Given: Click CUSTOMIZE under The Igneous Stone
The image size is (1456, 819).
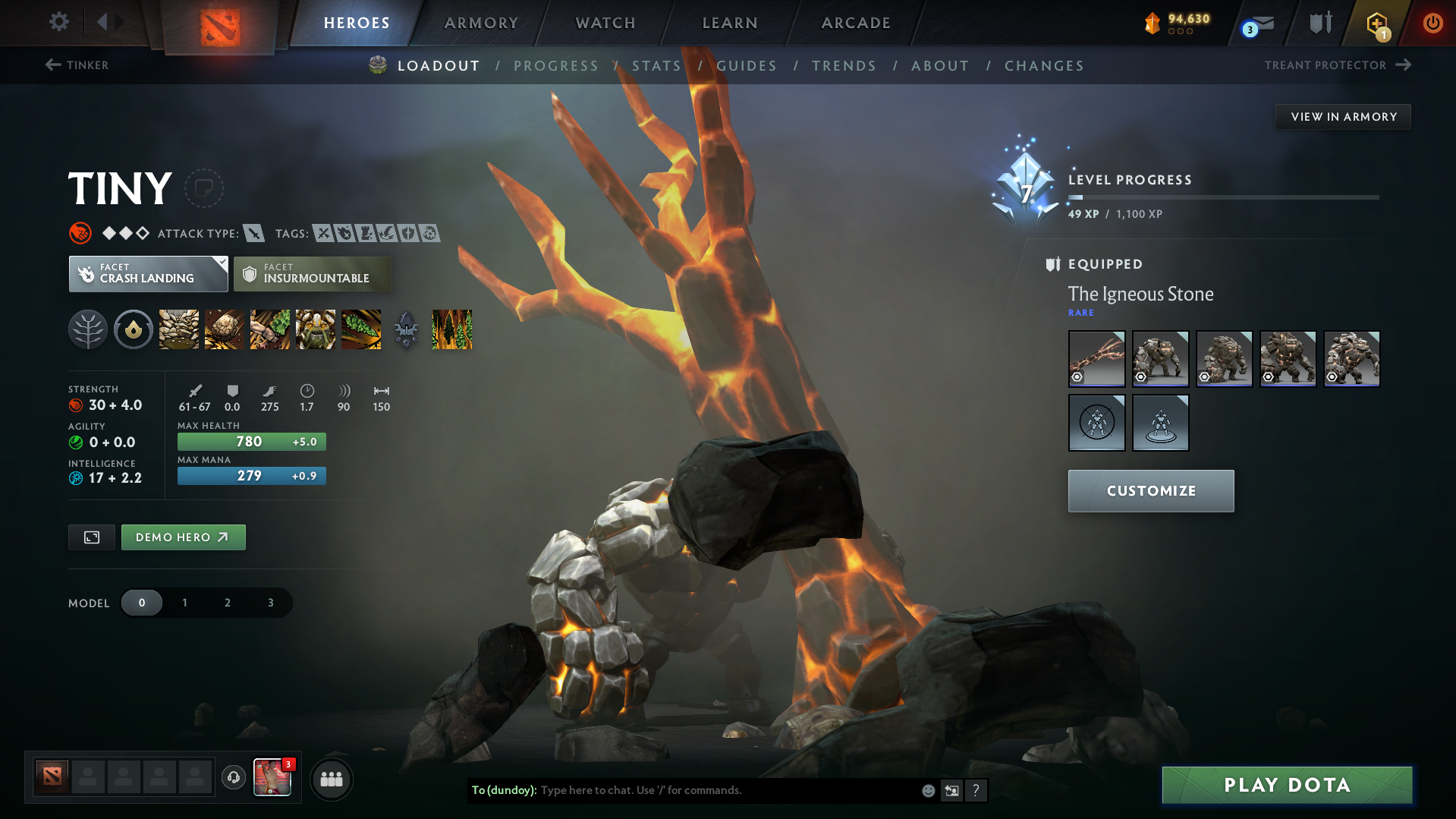Looking at the screenshot, I should pos(1150,490).
